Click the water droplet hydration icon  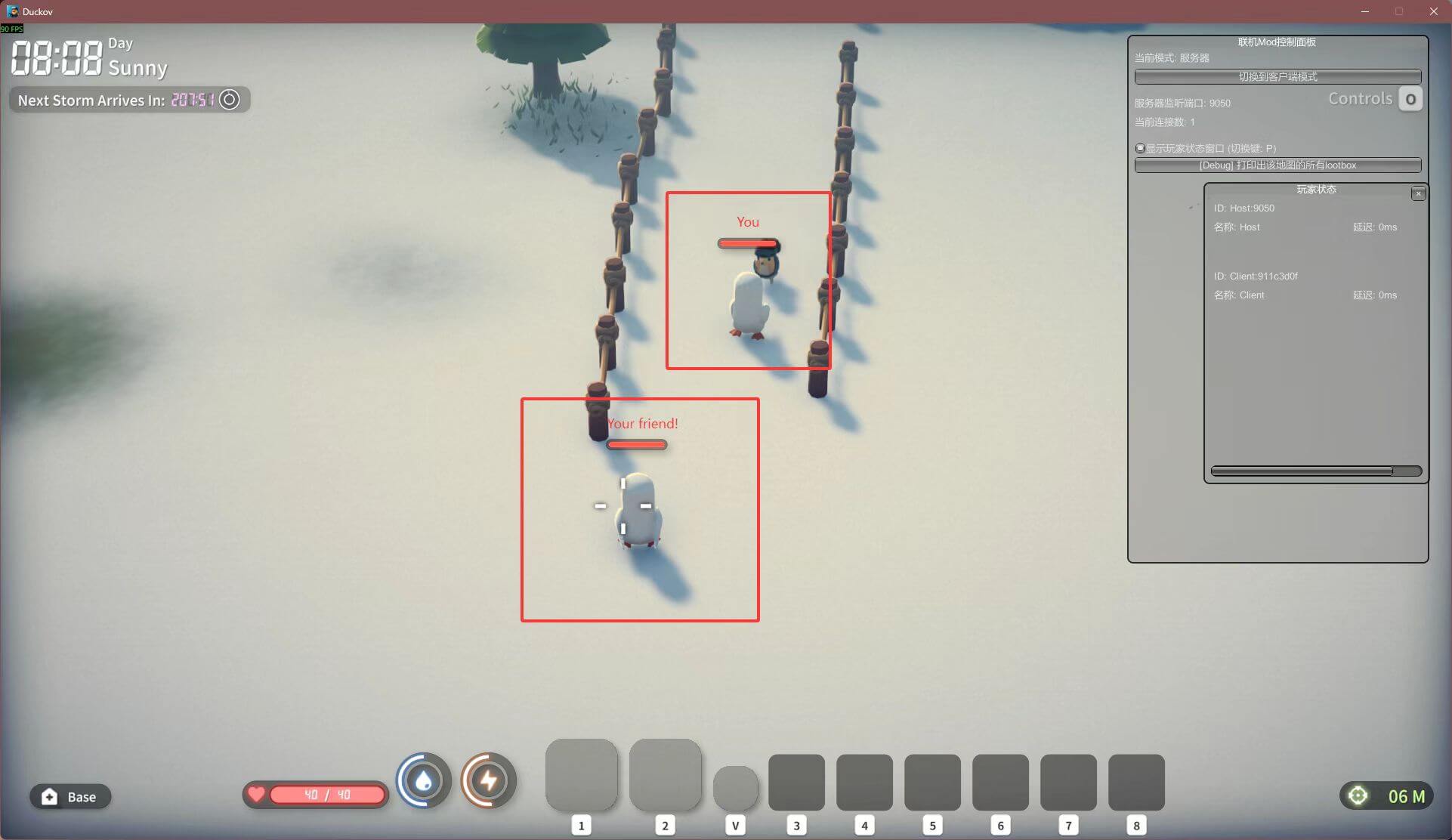point(424,781)
